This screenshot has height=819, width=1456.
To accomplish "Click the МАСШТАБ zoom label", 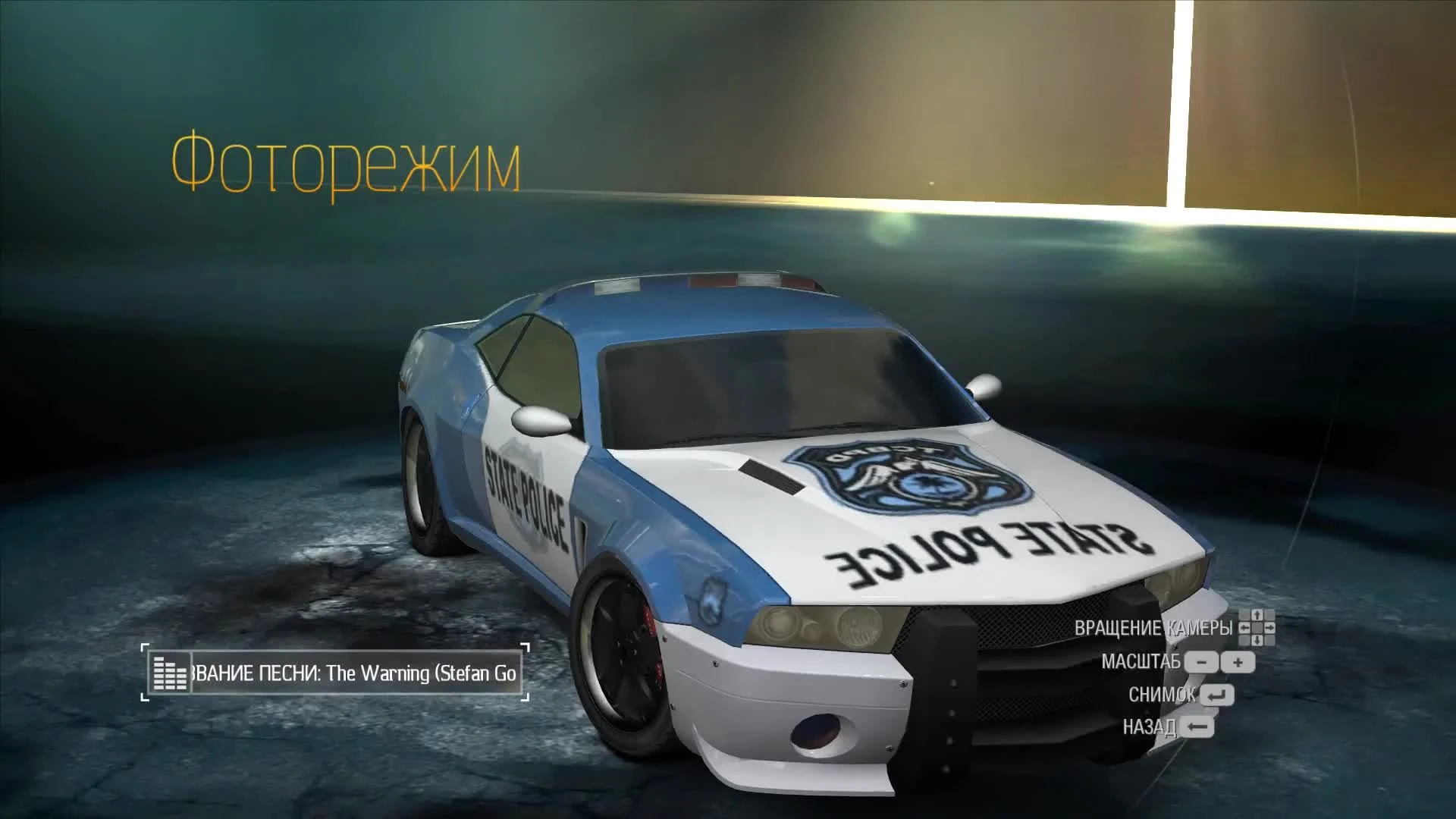I will (1142, 662).
